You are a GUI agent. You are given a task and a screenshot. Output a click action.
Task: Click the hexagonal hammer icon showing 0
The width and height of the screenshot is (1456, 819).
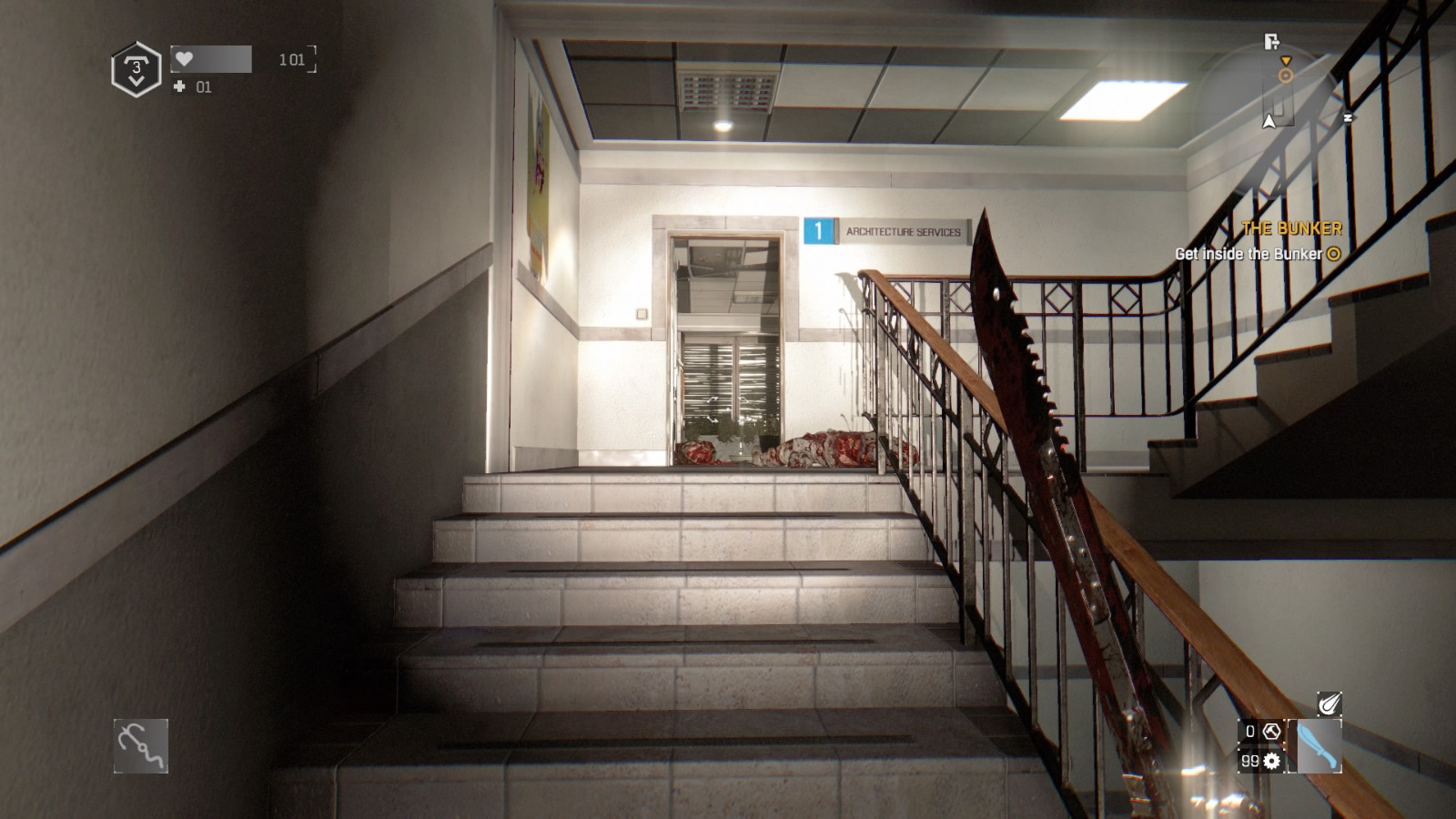coord(1271,732)
